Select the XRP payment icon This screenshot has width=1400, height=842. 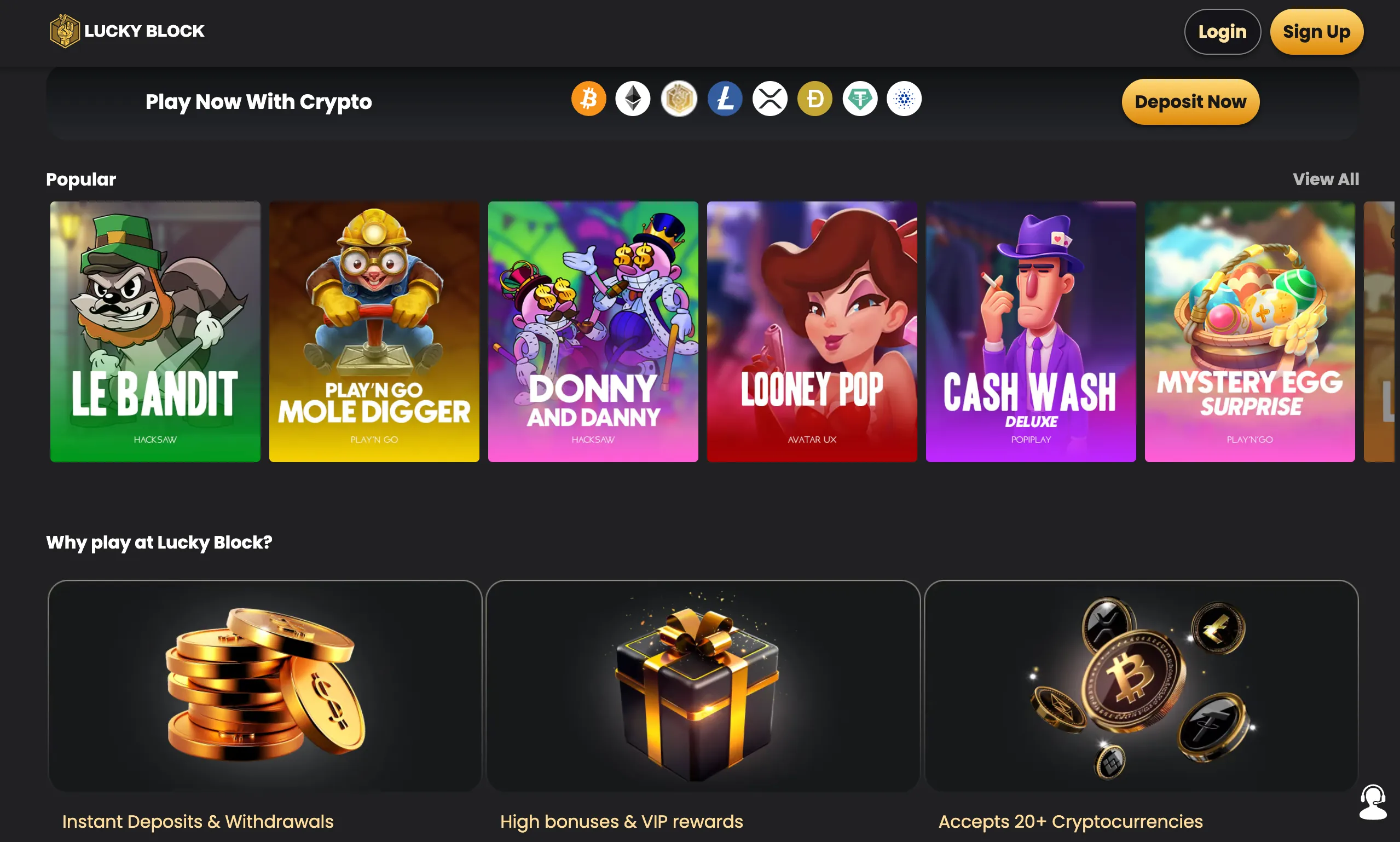770,99
